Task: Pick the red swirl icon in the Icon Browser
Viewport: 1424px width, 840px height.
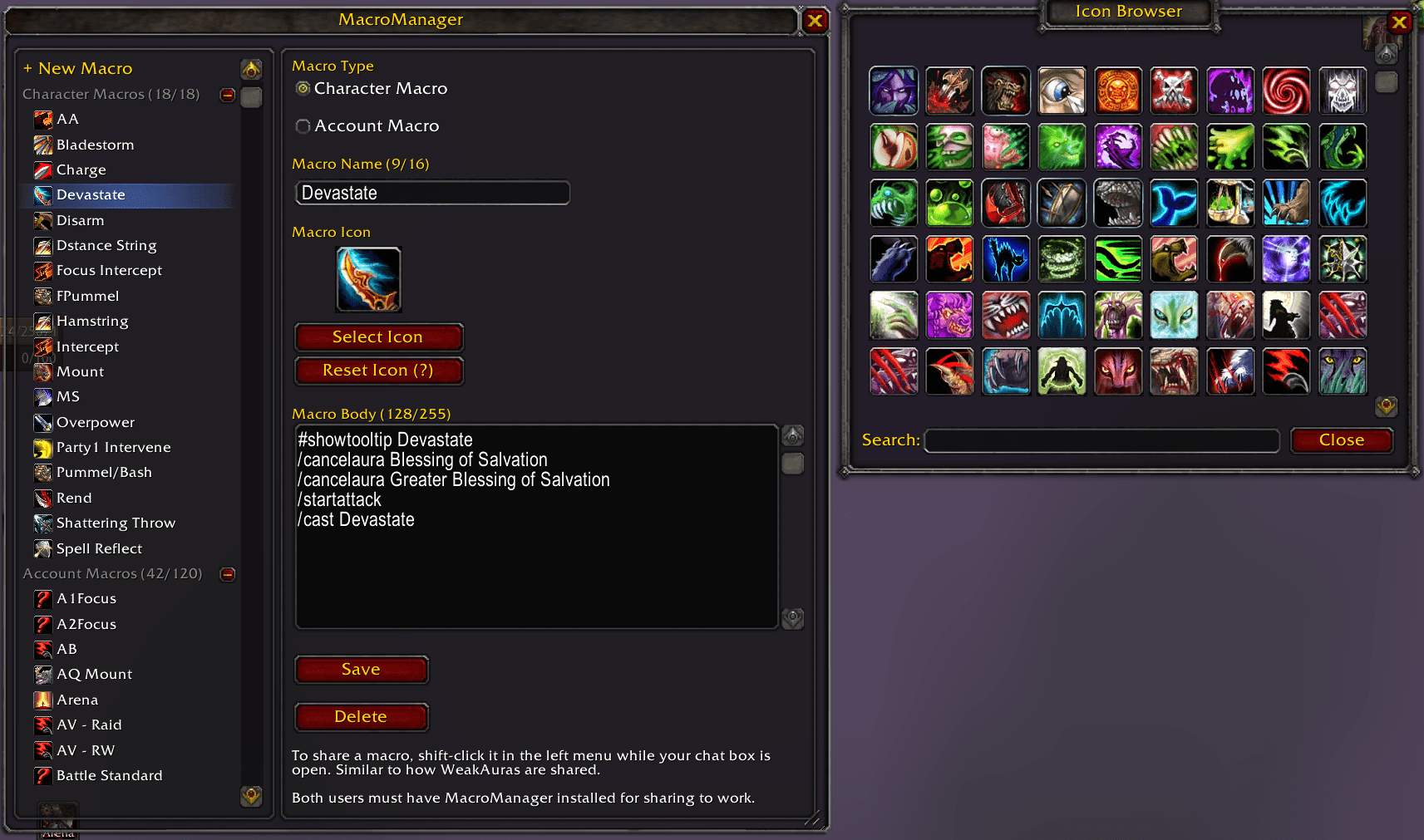Action: (1286, 91)
